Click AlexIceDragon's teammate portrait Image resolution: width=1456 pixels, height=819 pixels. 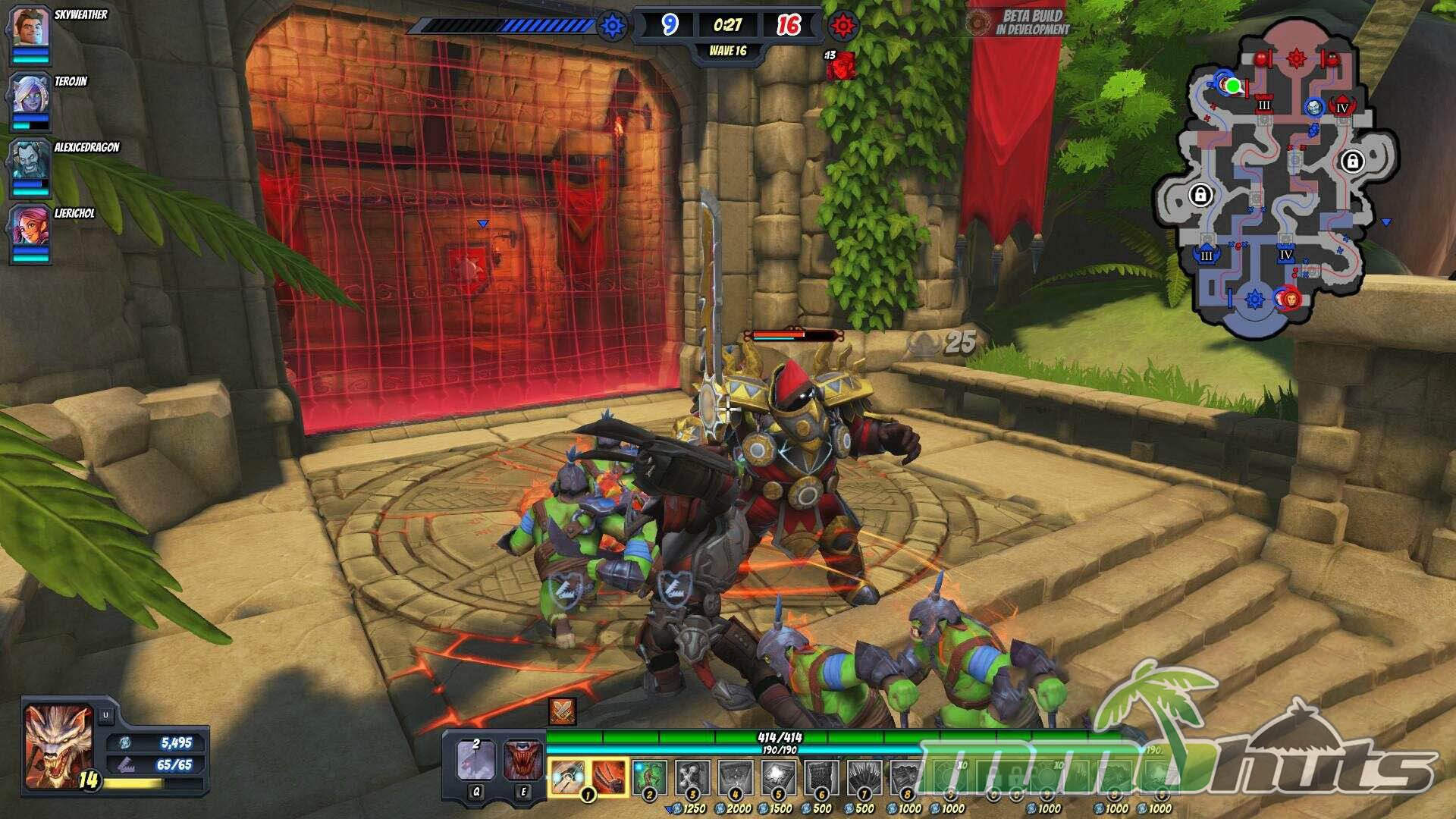point(30,162)
